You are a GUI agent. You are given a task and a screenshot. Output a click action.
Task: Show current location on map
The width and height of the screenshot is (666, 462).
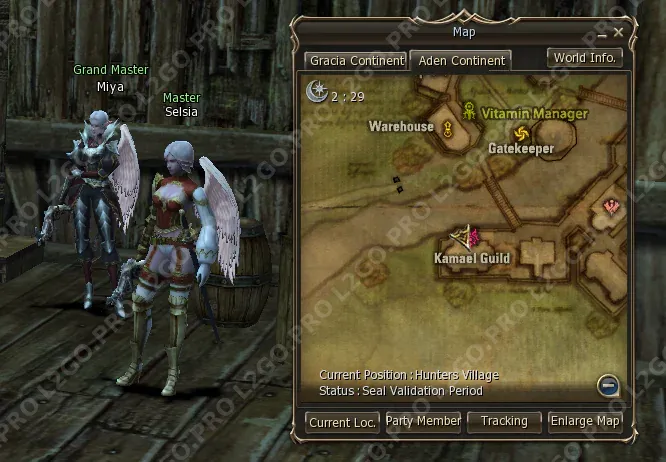342,422
